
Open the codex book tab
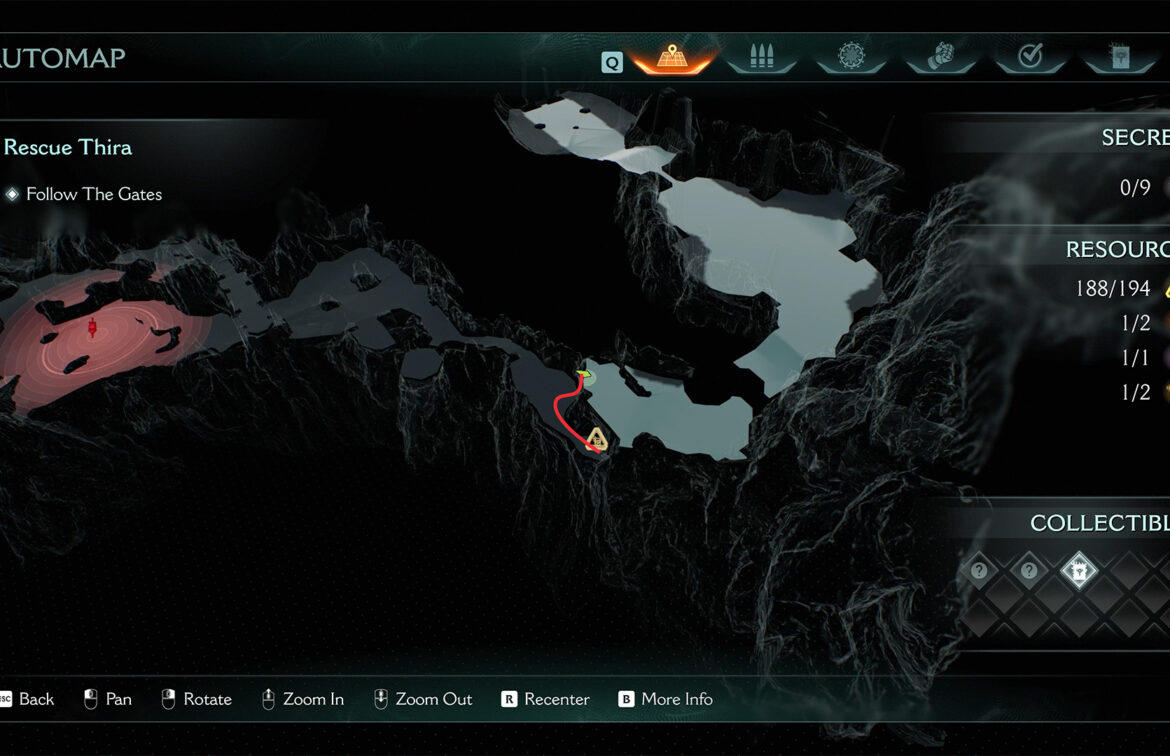pos(1119,58)
